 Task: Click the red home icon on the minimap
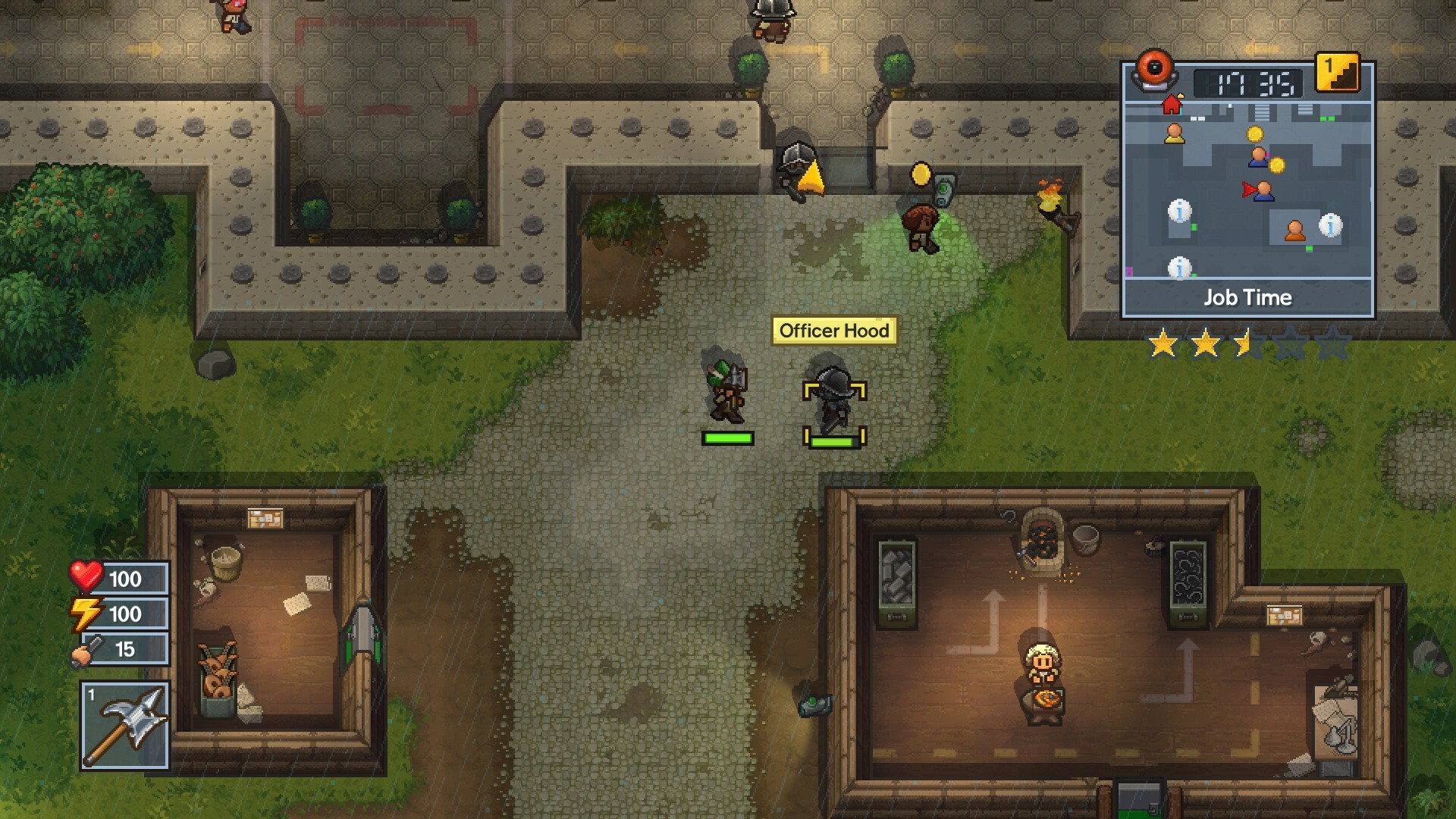(1171, 105)
